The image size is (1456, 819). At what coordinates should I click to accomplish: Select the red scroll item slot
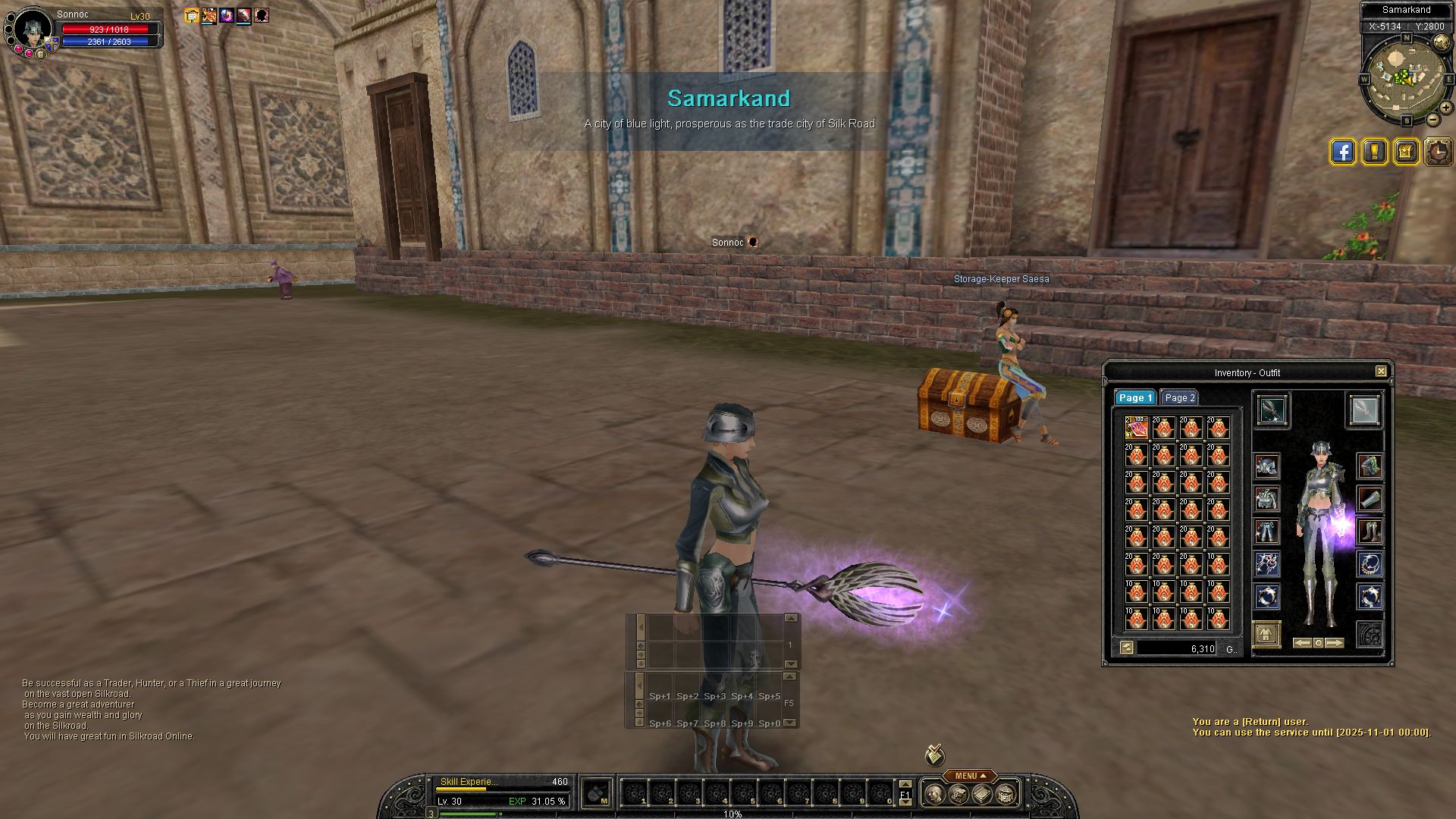[x=1136, y=428]
